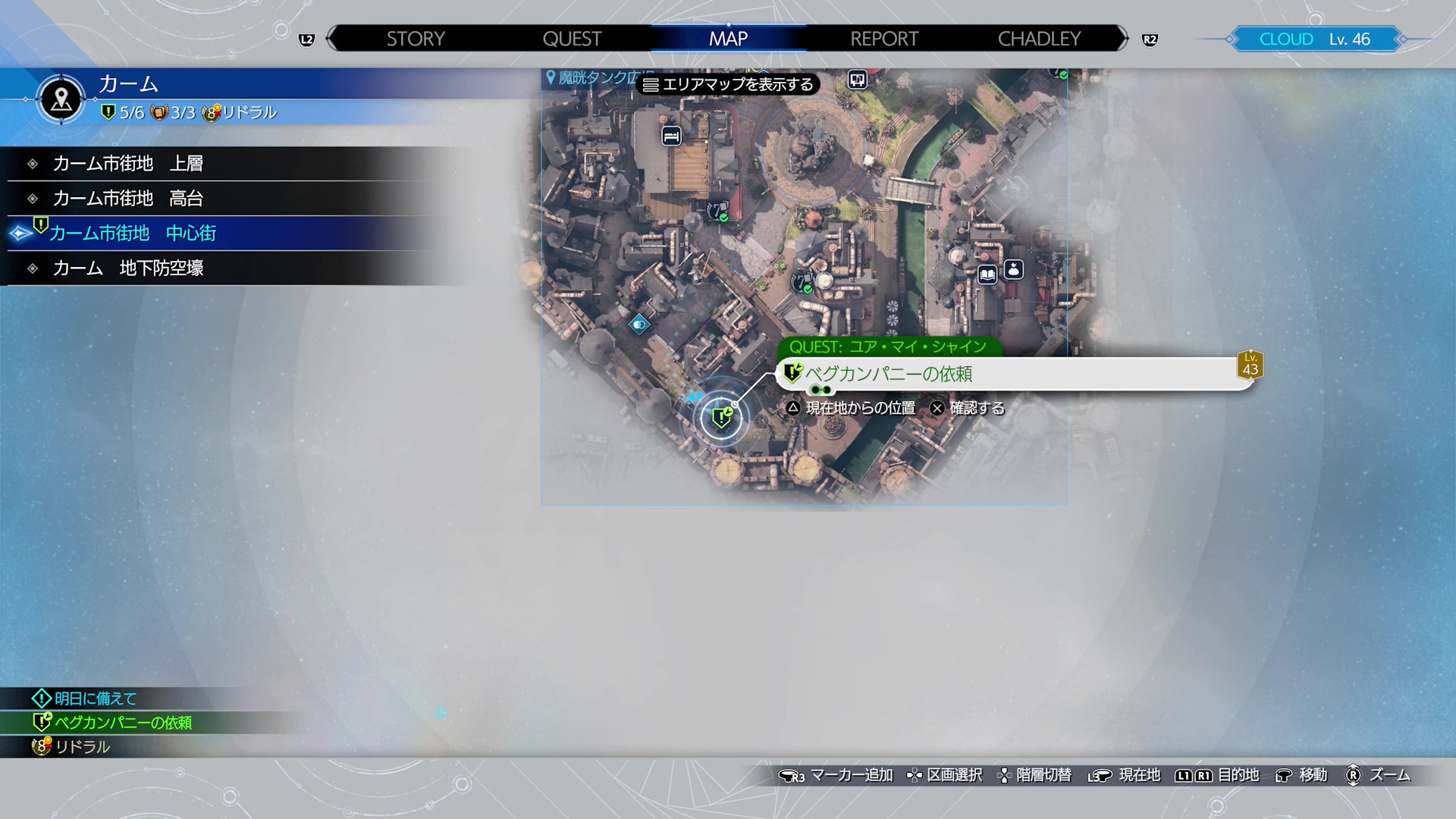
Task: Open the CHADLEY tab
Action: [1039, 39]
